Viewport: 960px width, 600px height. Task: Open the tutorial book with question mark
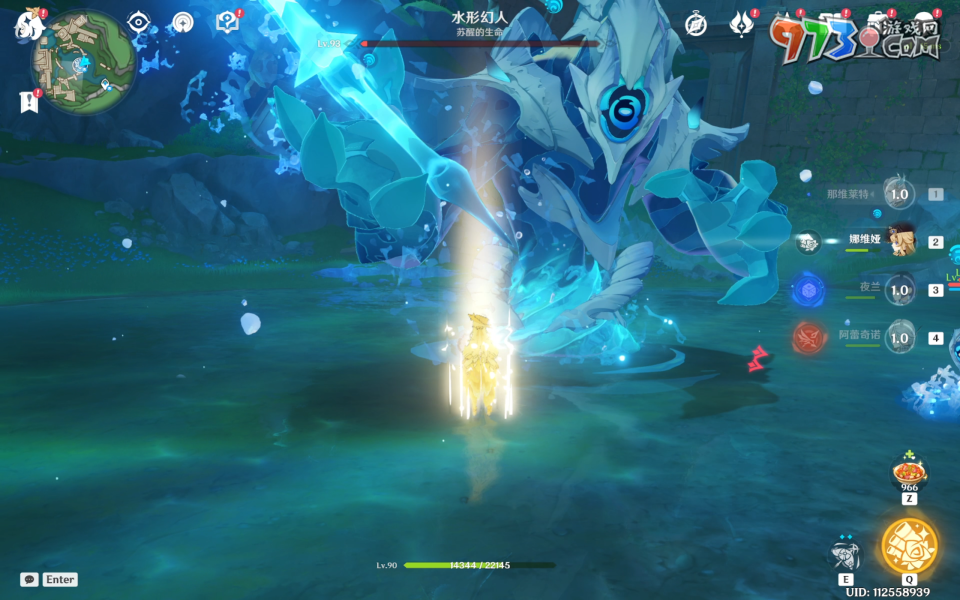227,23
